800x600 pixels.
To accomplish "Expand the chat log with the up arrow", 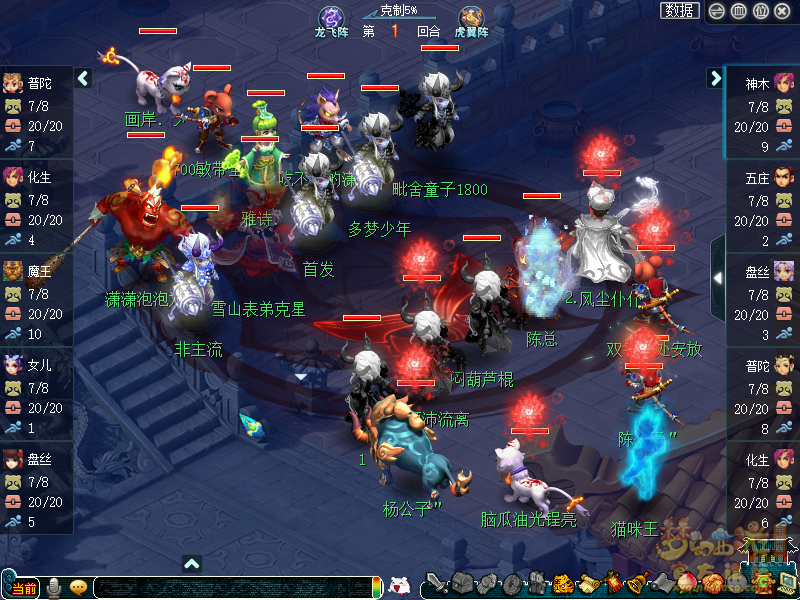I will 192,564.
